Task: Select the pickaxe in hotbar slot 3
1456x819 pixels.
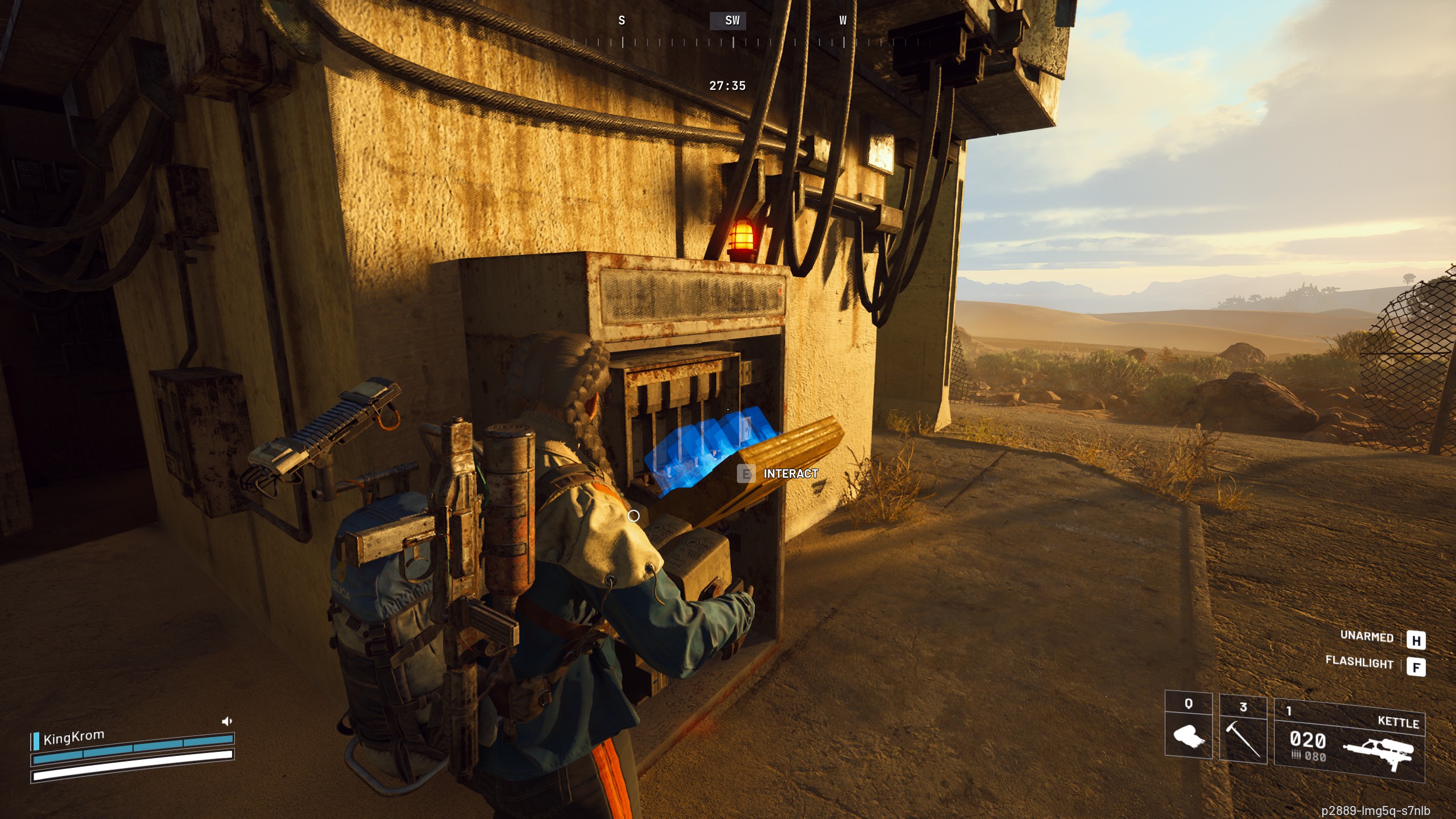Action: [x=1244, y=741]
